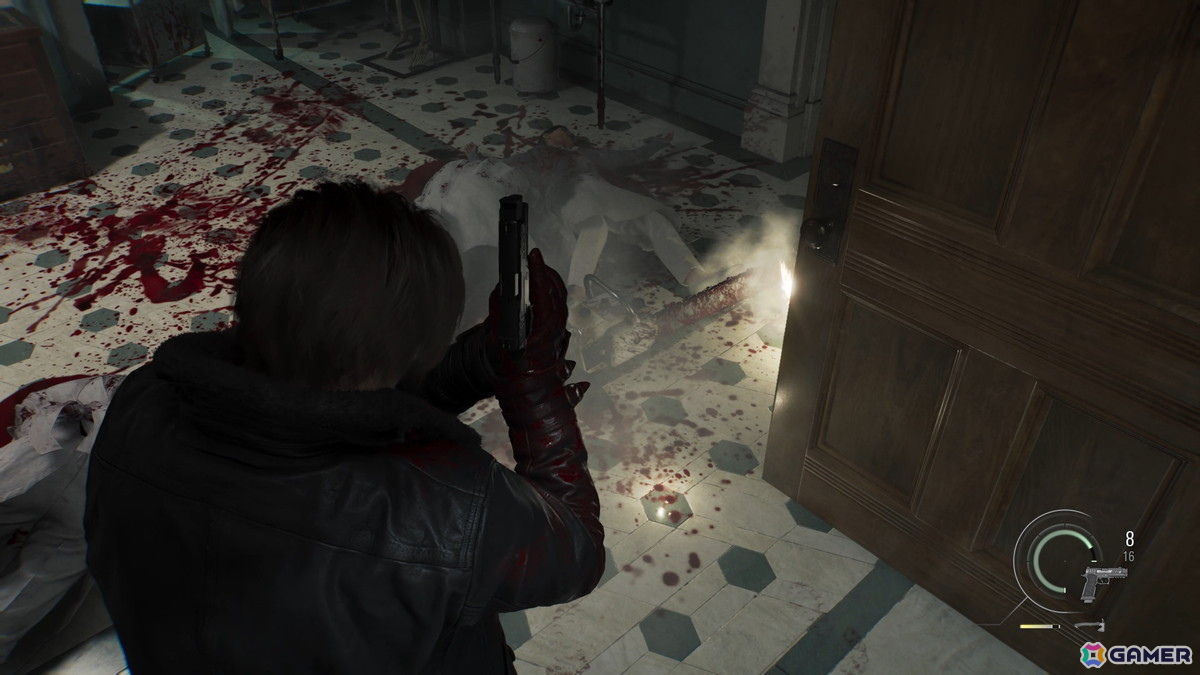Click the hatchet melee weapon icon
Screen dimensions: 1200x675
point(1088,626)
